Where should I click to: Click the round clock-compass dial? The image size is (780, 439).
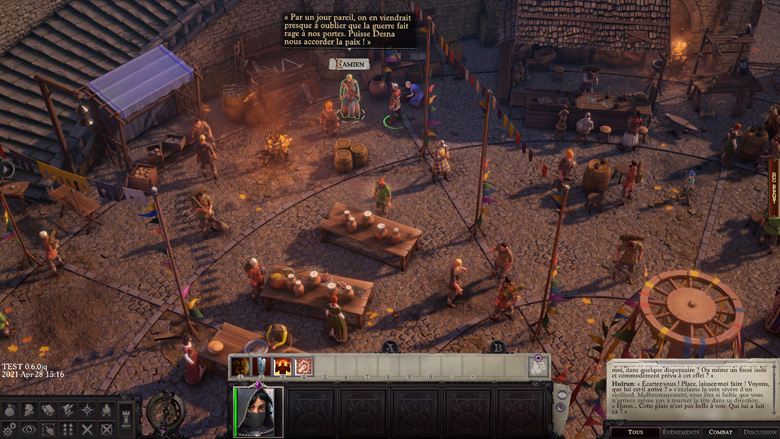coord(164,411)
